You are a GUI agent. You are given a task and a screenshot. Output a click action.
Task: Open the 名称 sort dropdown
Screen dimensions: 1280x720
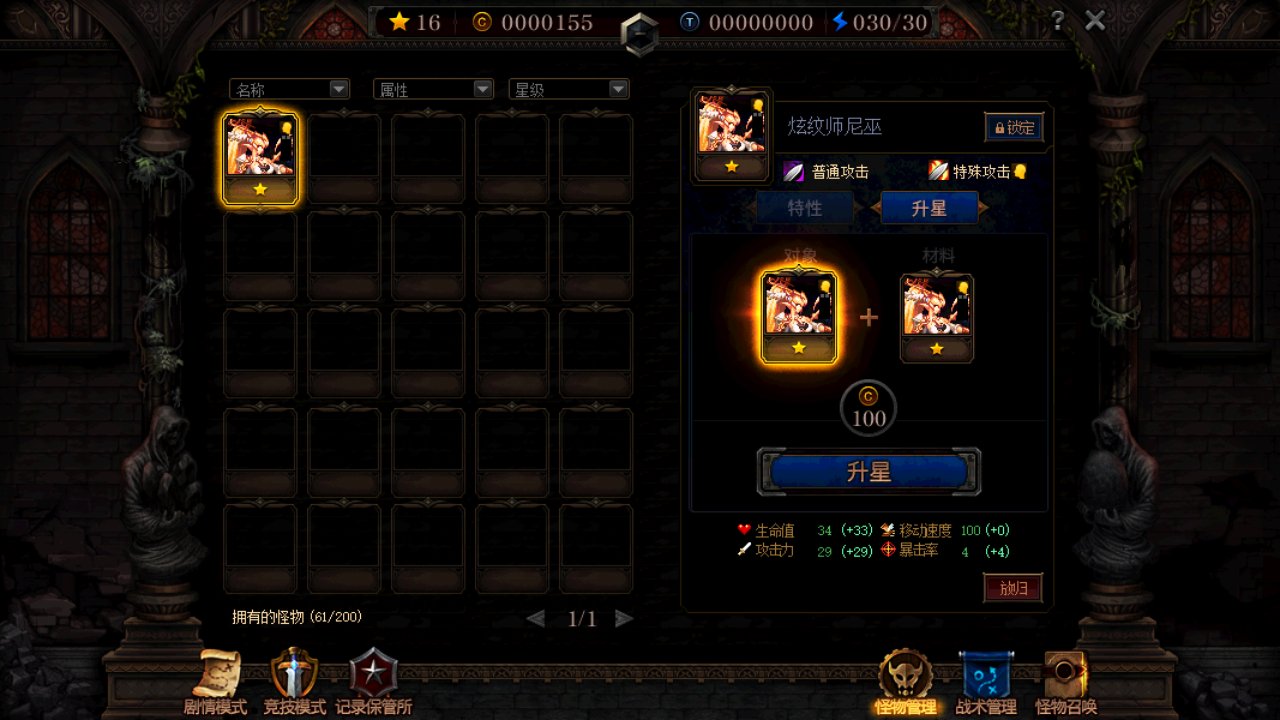click(x=289, y=90)
